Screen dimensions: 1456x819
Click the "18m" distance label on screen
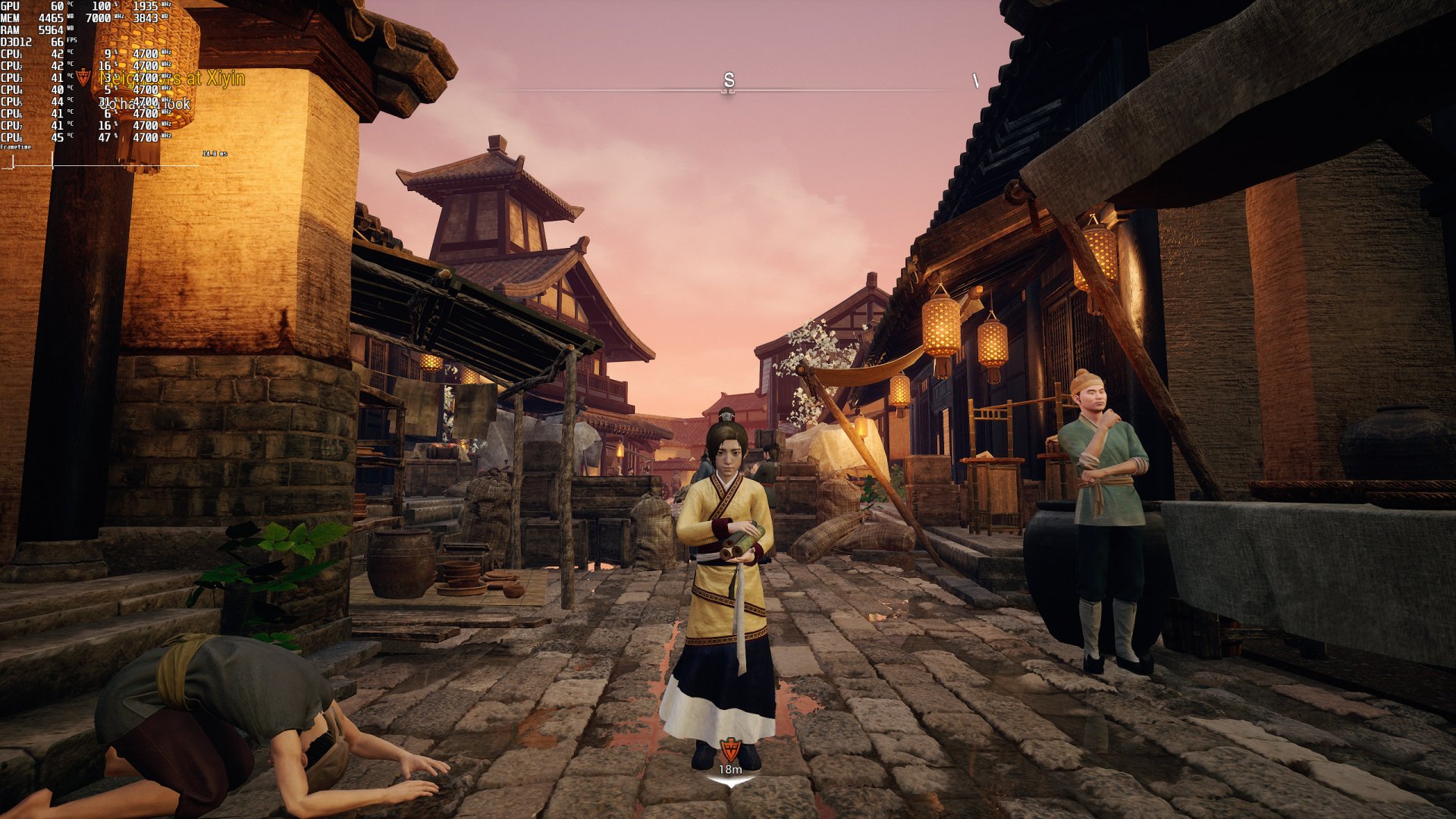click(x=730, y=769)
